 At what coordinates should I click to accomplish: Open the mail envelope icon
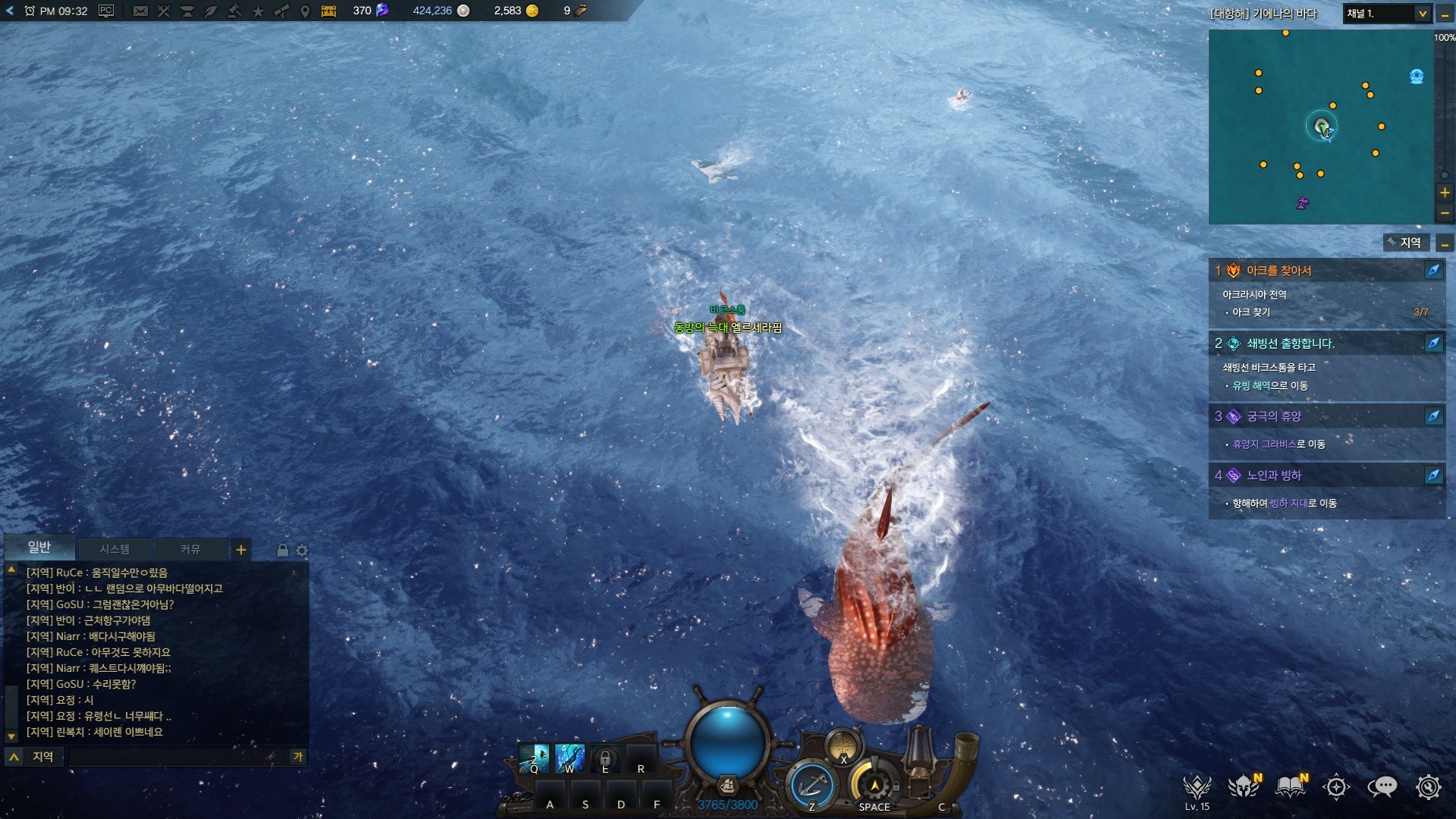[140, 11]
